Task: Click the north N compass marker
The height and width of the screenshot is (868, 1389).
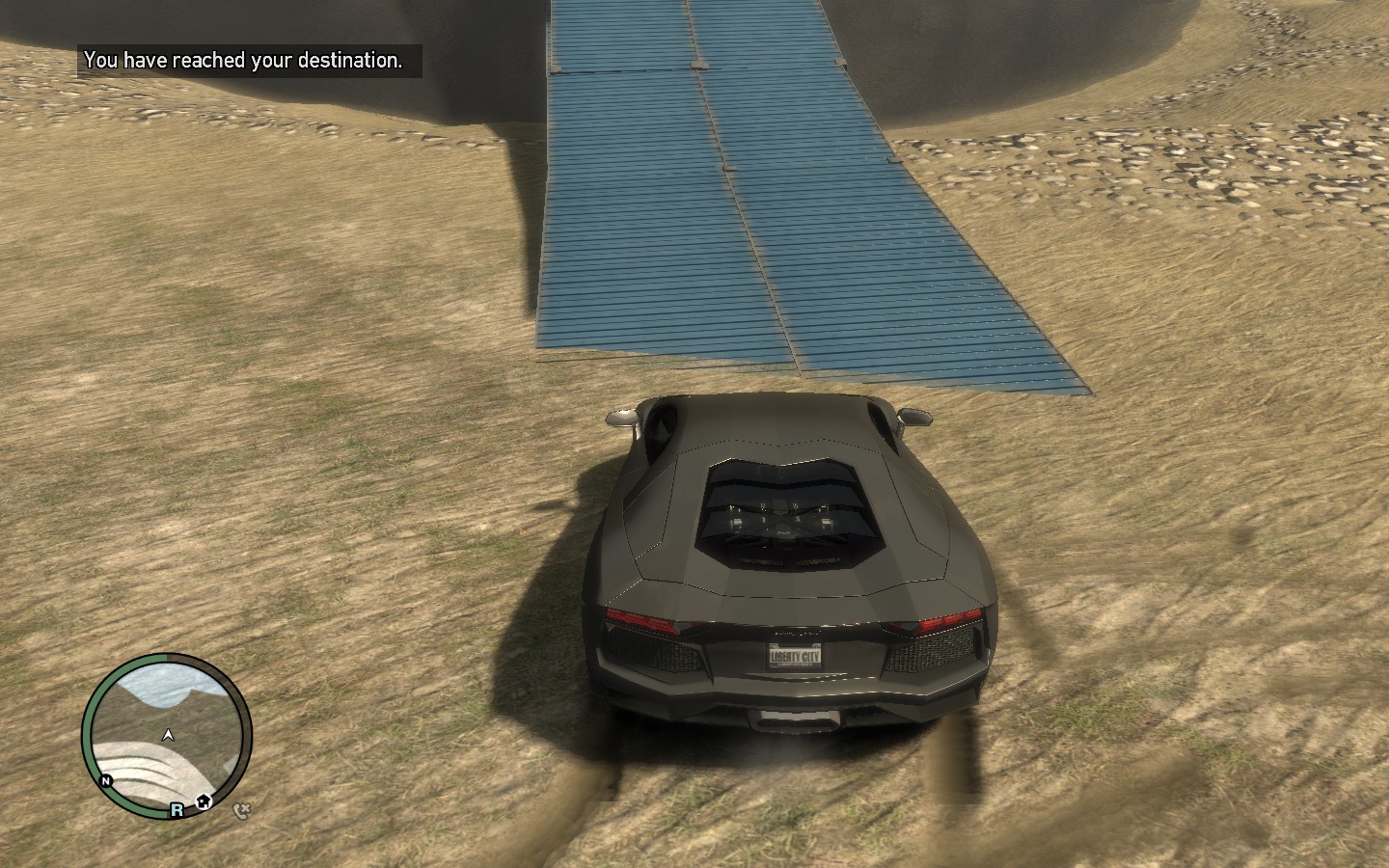Action: coord(106,780)
